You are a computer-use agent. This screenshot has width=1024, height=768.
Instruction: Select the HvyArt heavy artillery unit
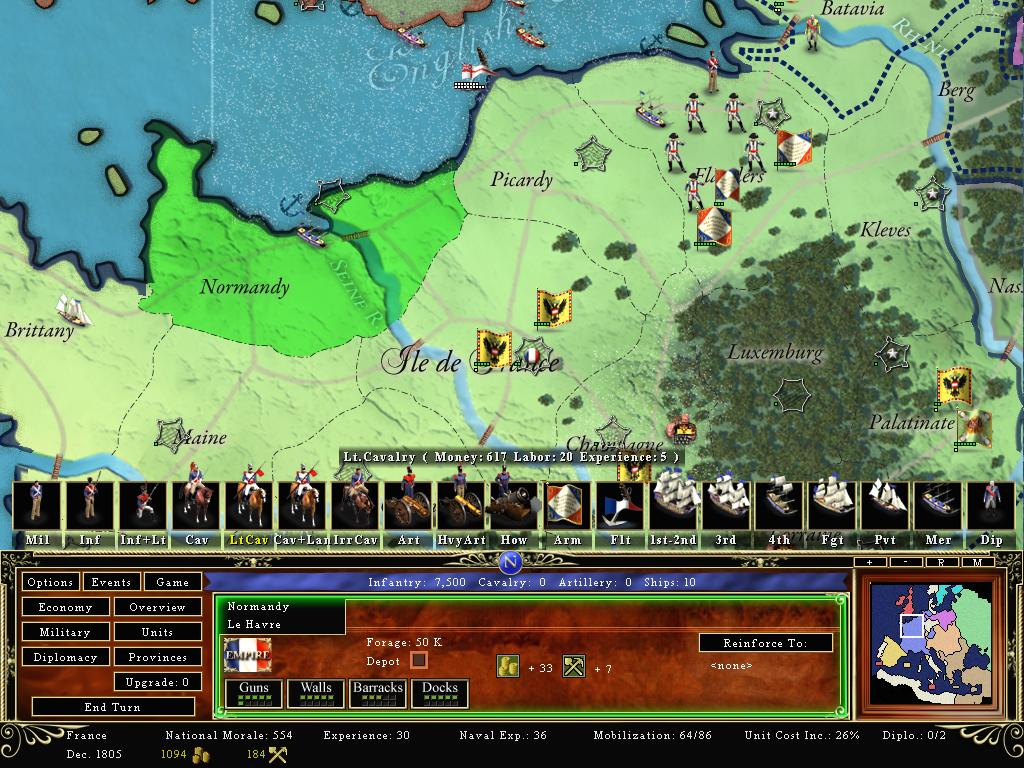(x=461, y=512)
